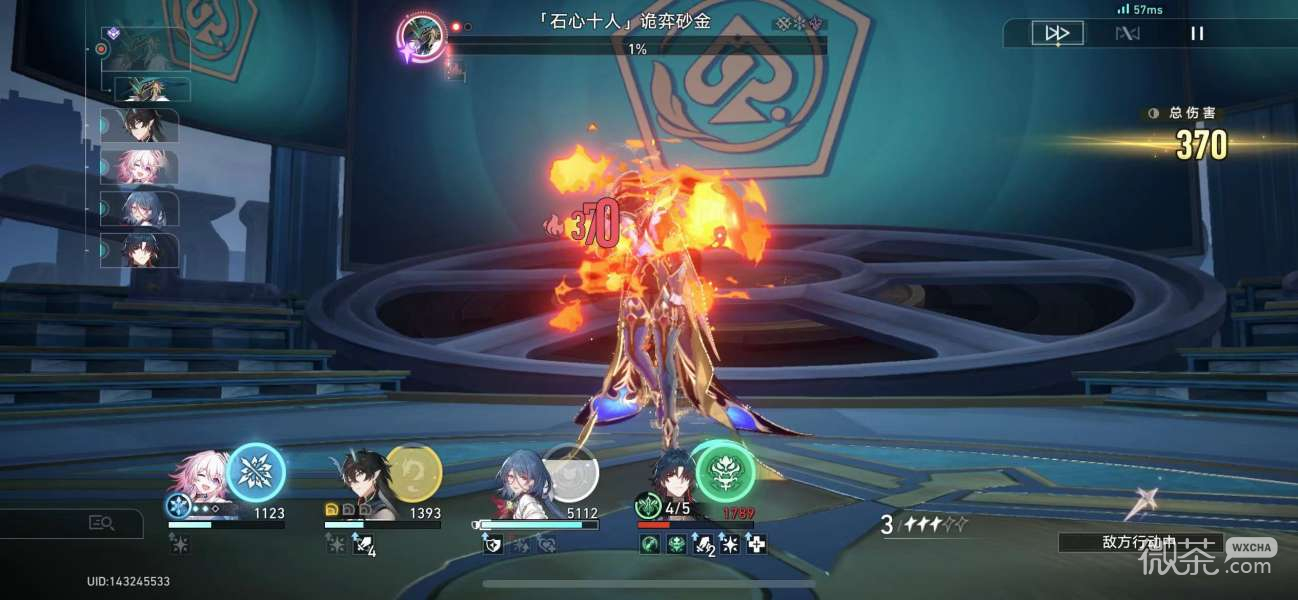
Task: Pause the battle
Action: pos(1197,33)
